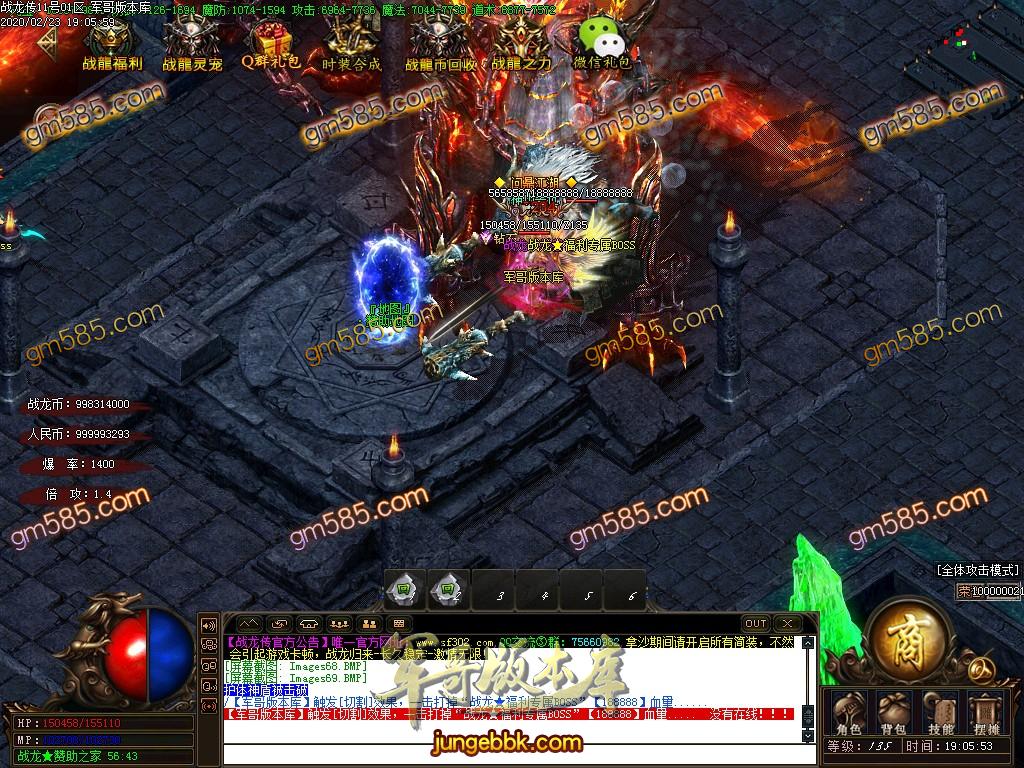1024x768 pixels.
Task: Toggle the 全体攻击模式 attack mode label
Action: [978, 570]
